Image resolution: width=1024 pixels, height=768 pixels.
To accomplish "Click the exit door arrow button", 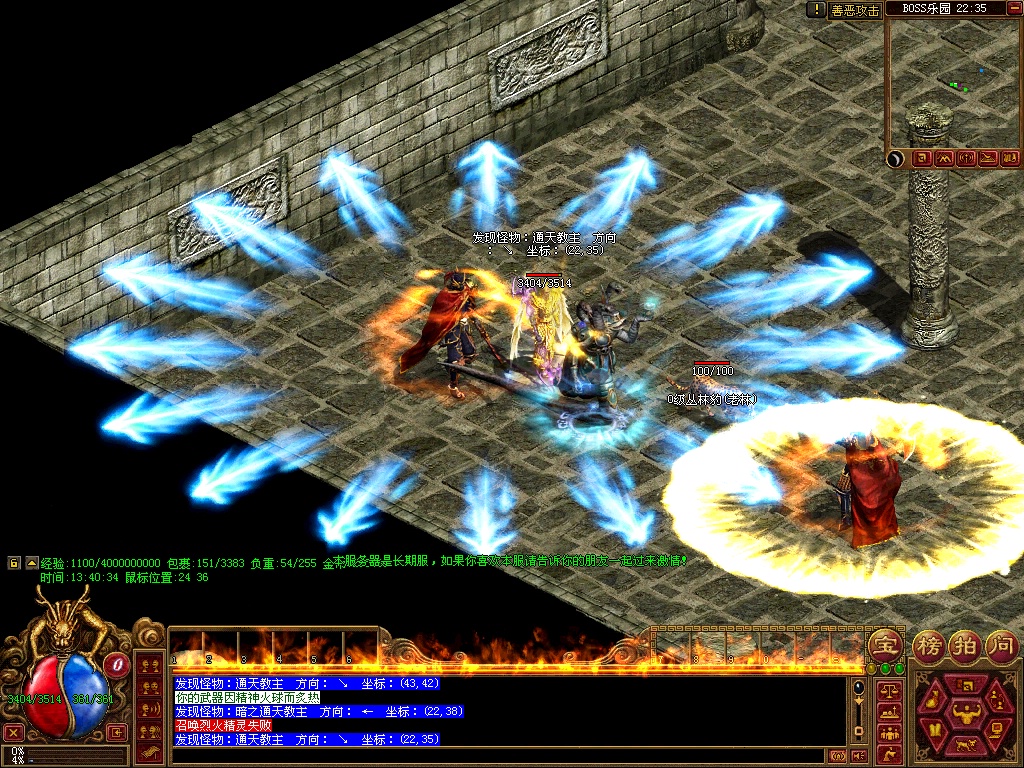I will tap(117, 732).
